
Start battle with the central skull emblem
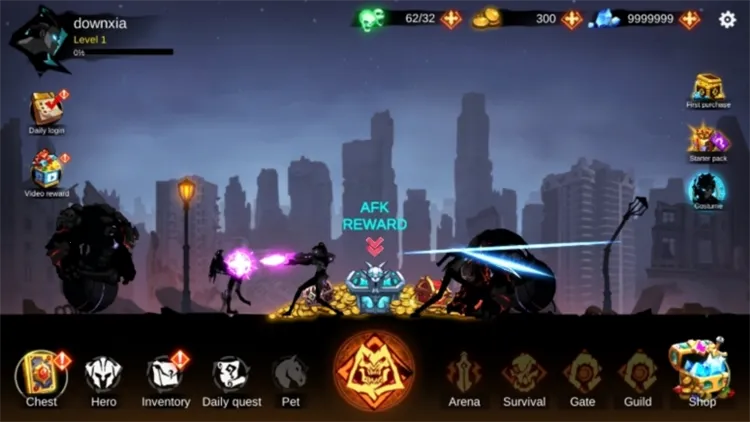374,370
